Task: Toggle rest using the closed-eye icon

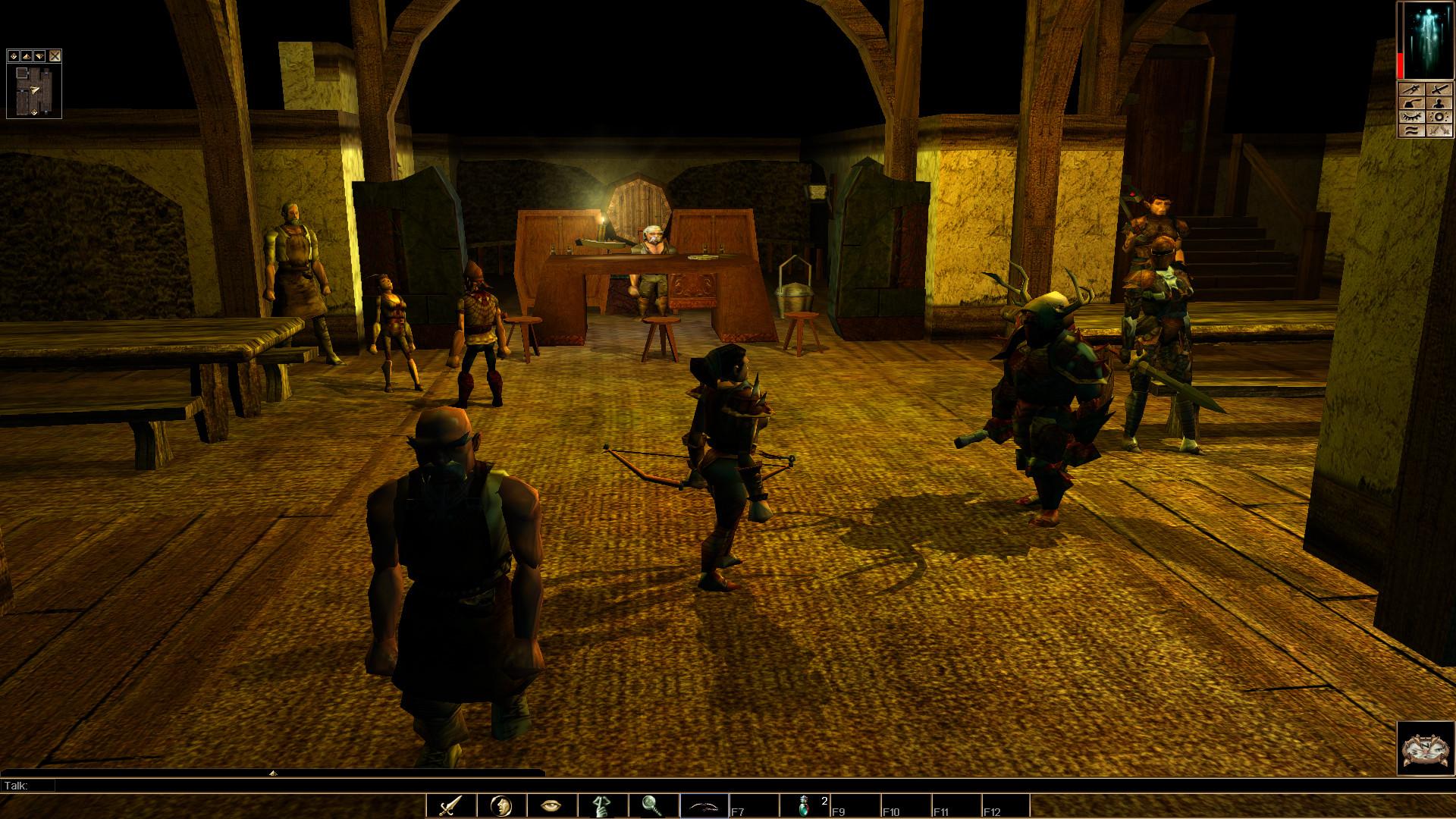Action: pos(1410,117)
